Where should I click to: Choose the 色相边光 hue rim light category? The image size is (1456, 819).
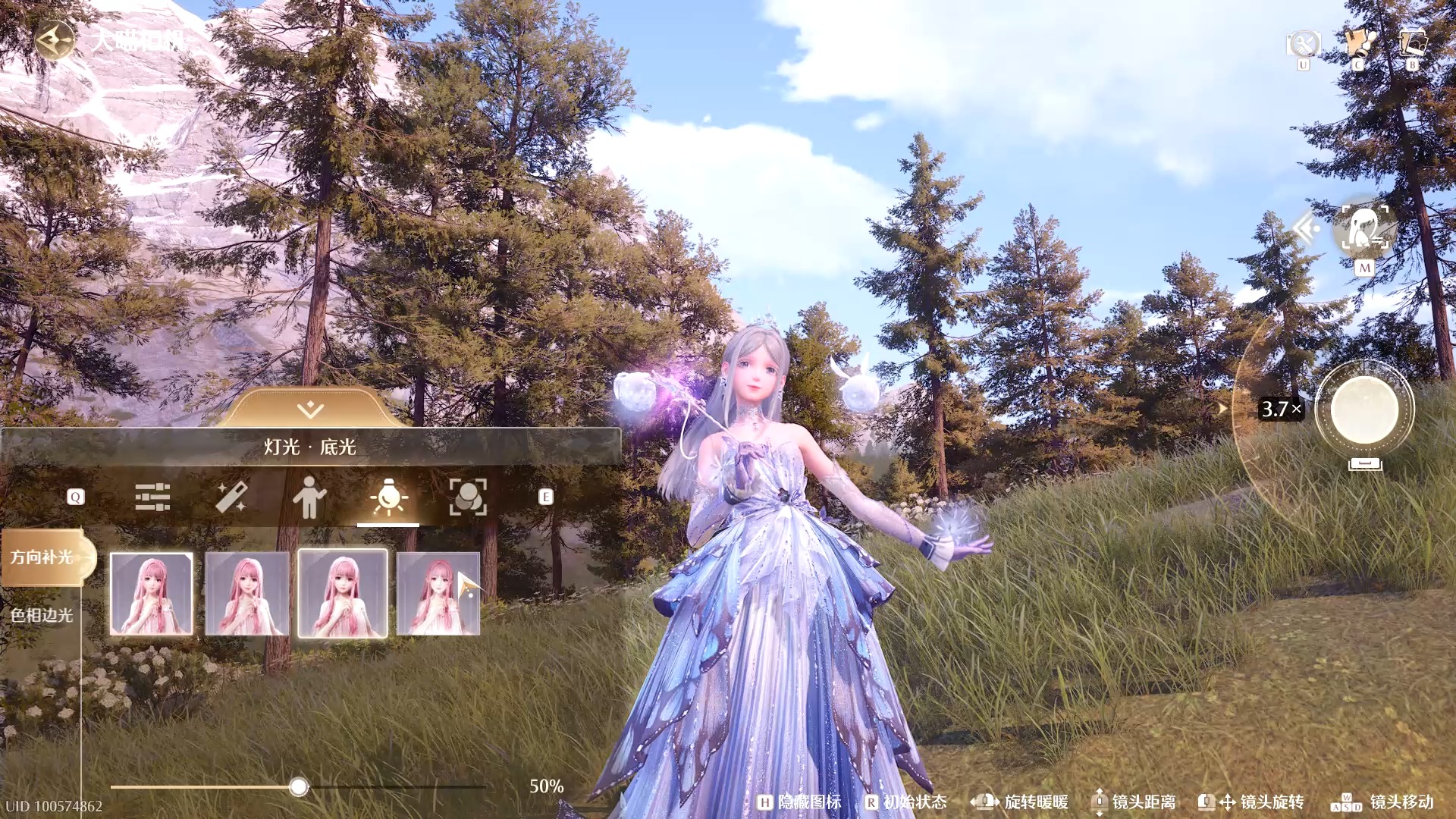click(x=42, y=615)
